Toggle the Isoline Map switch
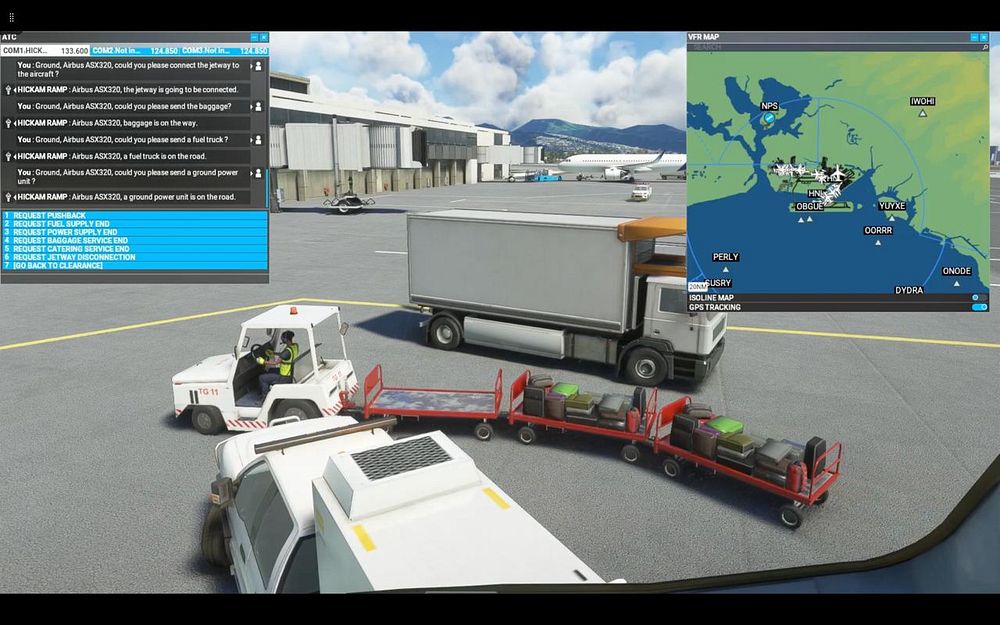The image size is (1000, 625). click(976, 298)
